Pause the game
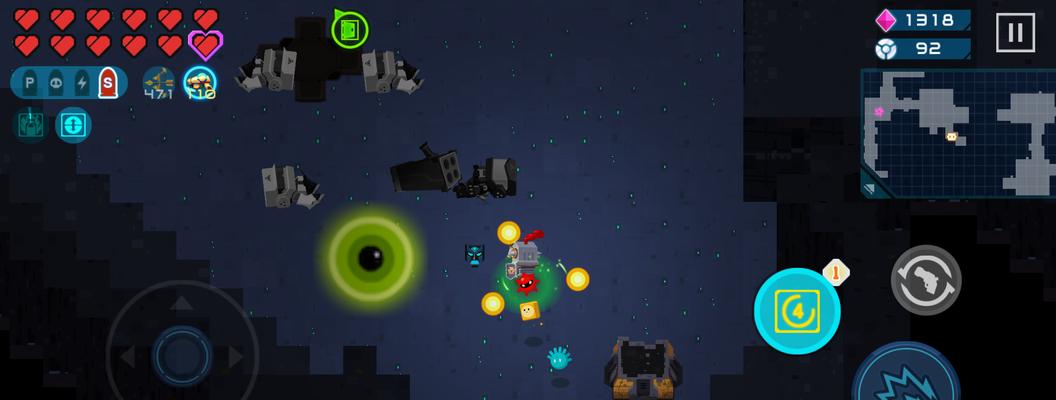The image size is (1056, 400). click(x=1015, y=33)
